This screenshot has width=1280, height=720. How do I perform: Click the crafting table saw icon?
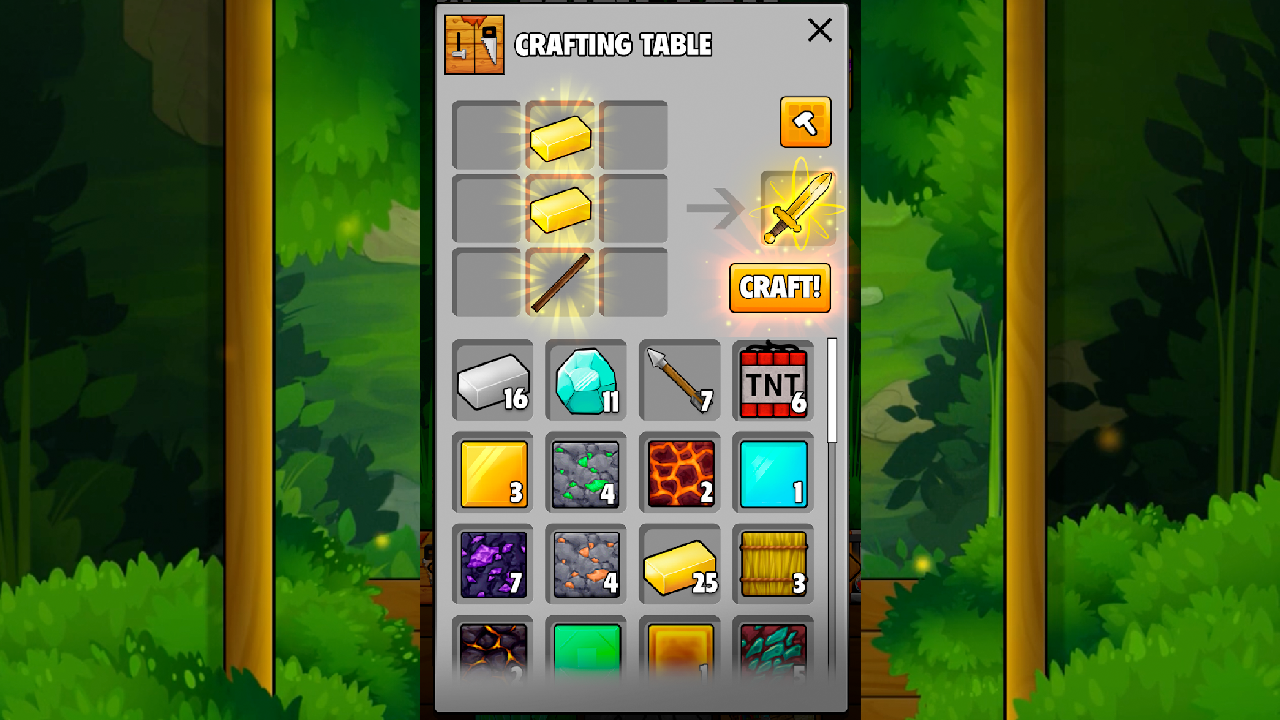point(475,45)
